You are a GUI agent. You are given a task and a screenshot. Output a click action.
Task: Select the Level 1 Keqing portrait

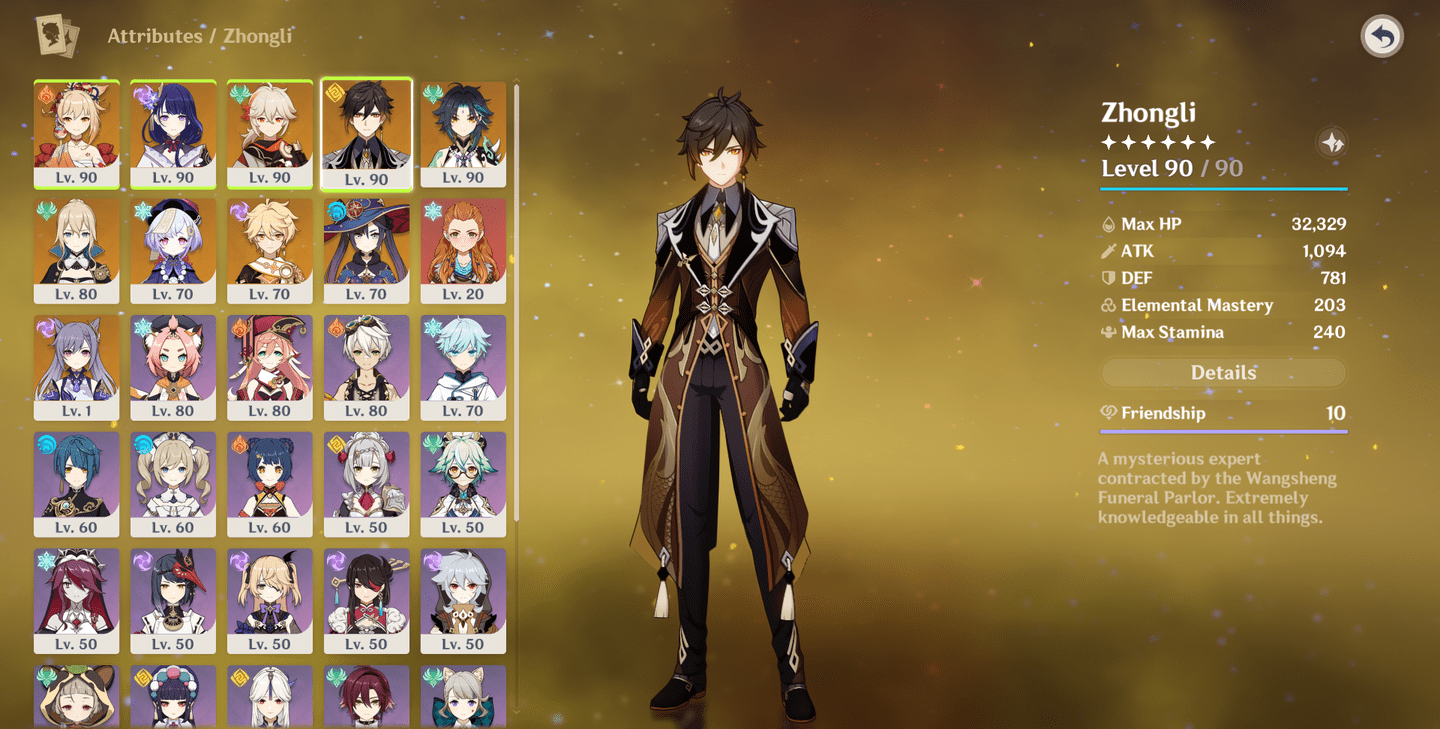tap(76, 358)
